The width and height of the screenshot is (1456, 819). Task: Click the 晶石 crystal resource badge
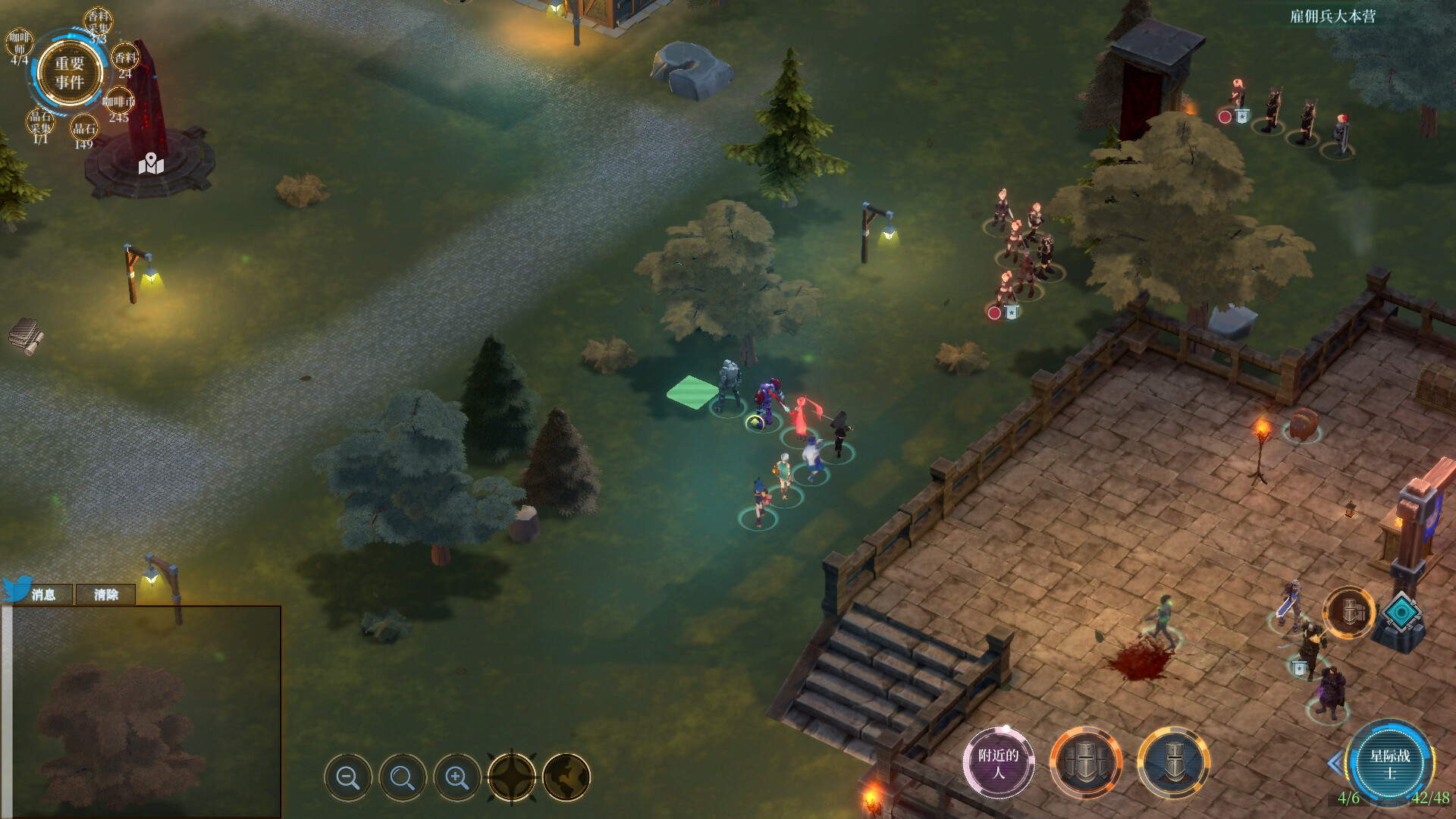pyautogui.click(x=84, y=129)
